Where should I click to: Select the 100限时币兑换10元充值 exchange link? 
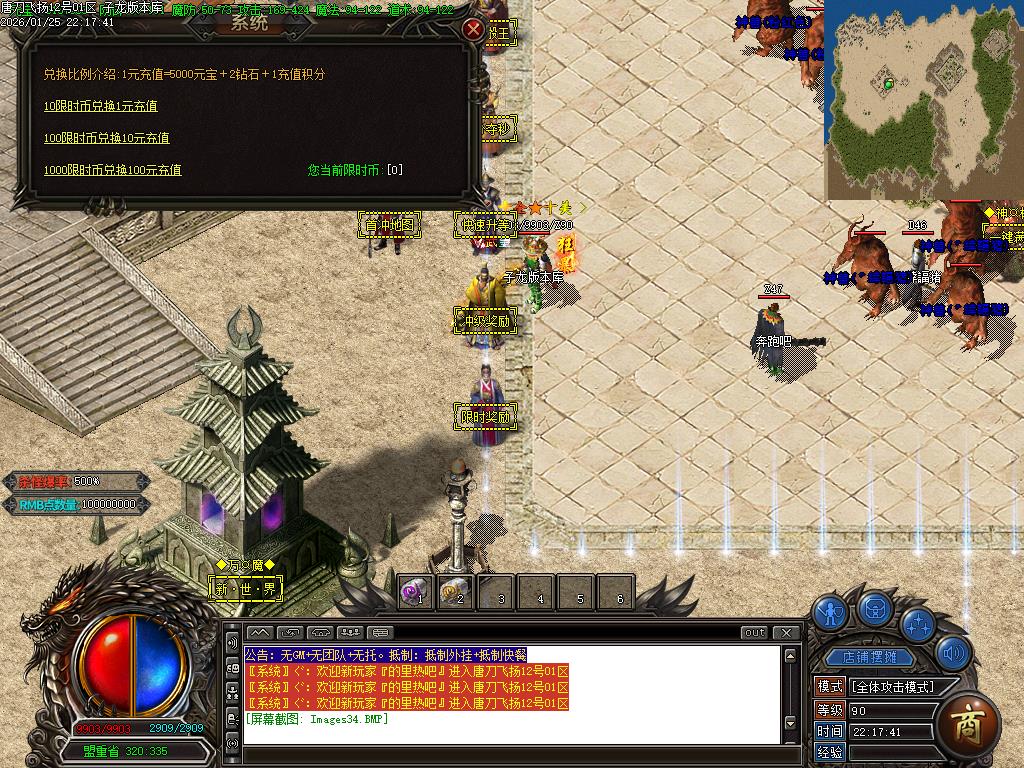(x=106, y=138)
